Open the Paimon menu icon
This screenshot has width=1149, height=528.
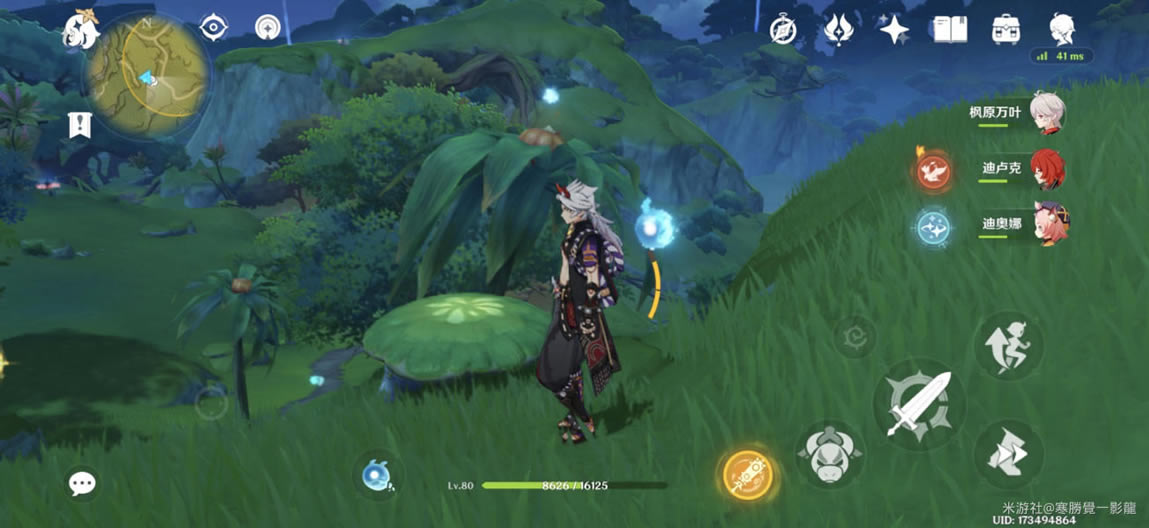(x=79, y=31)
